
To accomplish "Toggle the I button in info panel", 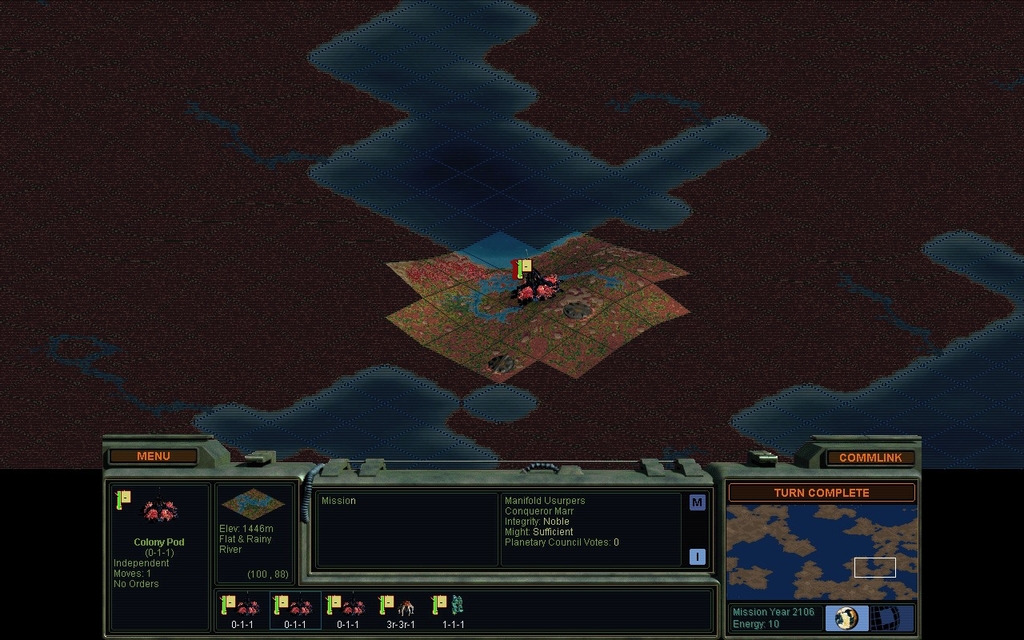I will point(697,557).
